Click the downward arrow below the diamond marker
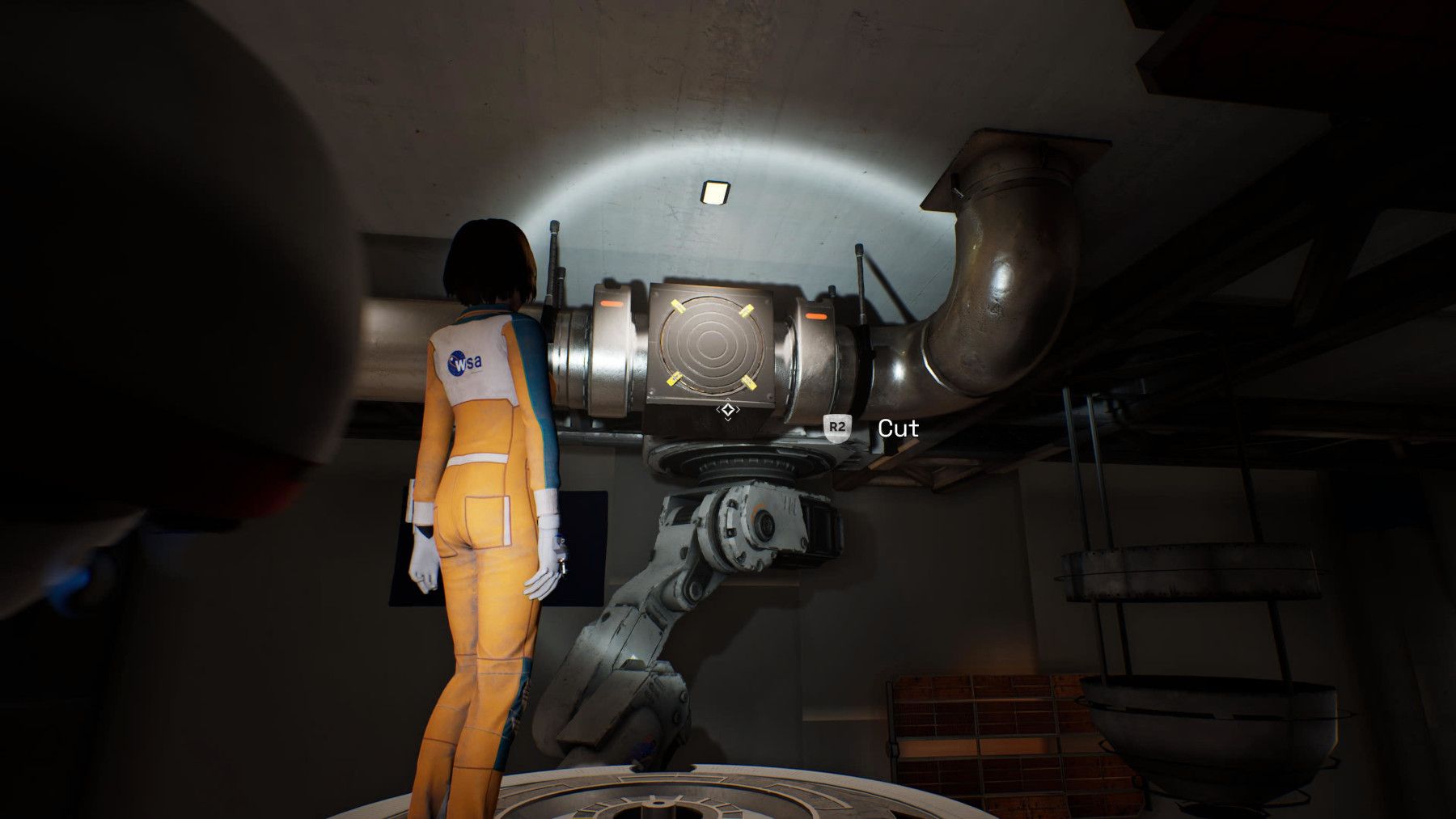This screenshot has width=1456, height=819. [x=729, y=420]
